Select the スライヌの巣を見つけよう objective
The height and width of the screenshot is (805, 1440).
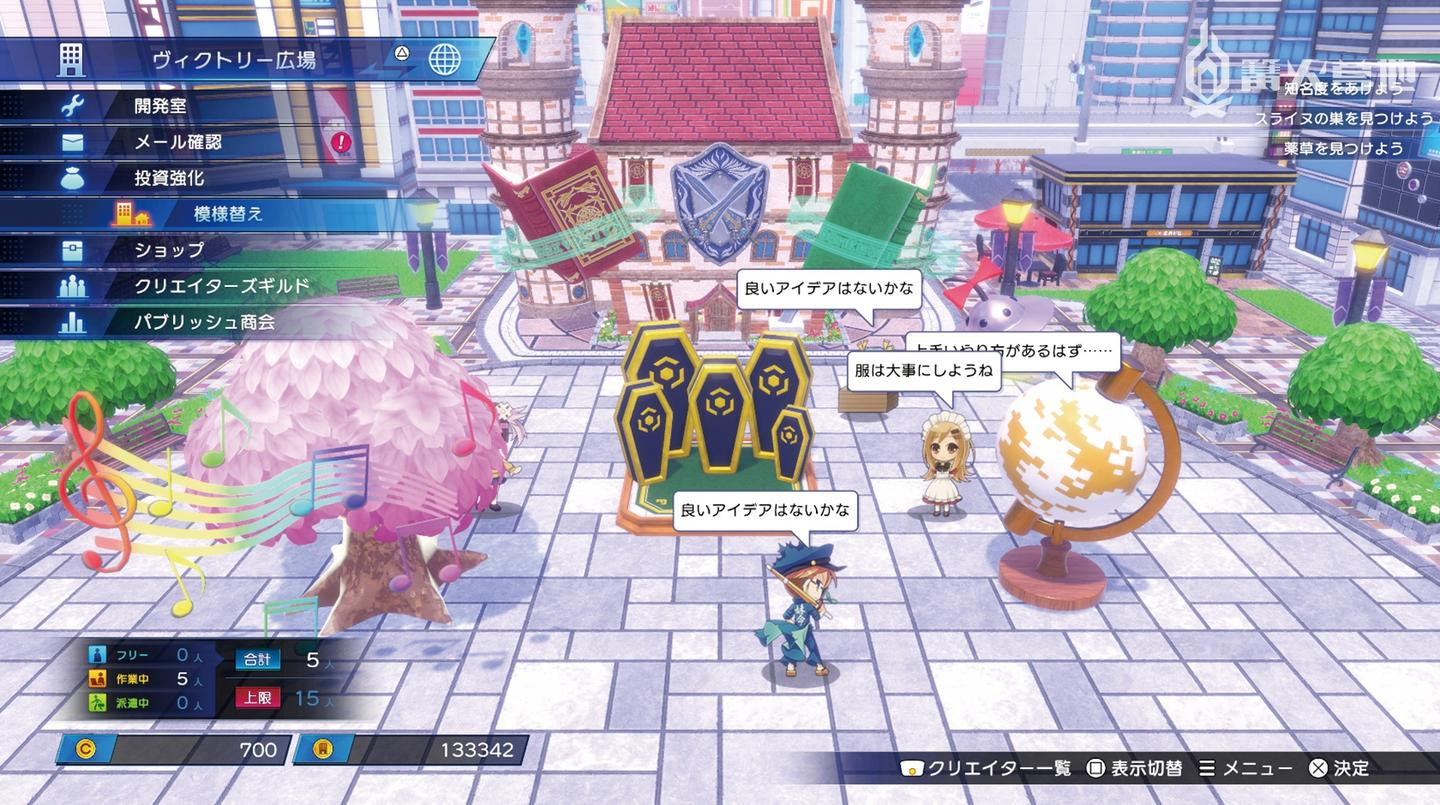pyautogui.click(x=1343, y=118)
